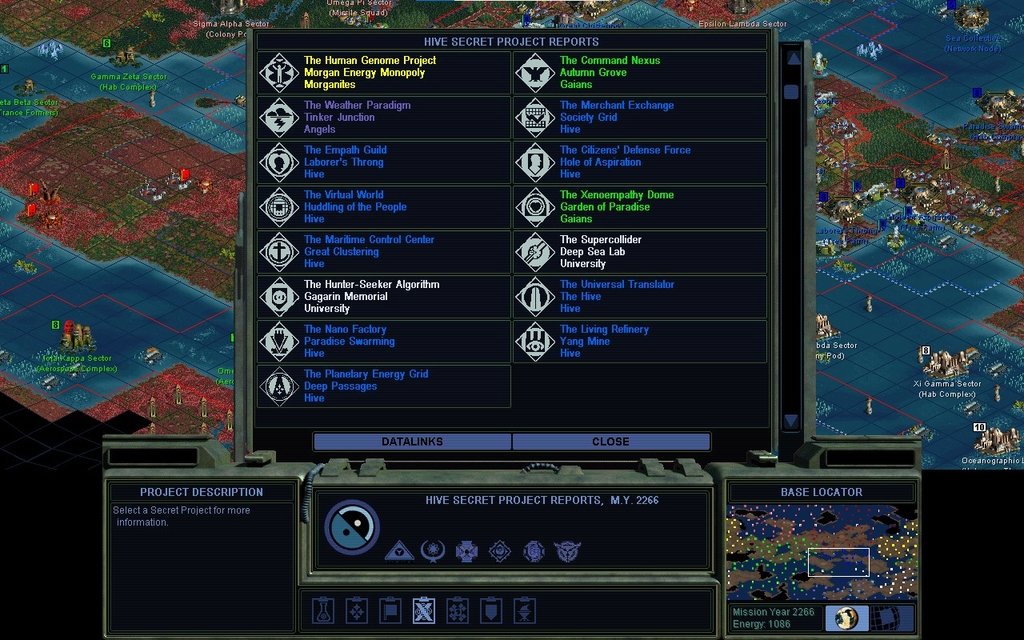Close the secret project reports window
The width and height of the screenshot is (1024, 640).
pos(610,441)
